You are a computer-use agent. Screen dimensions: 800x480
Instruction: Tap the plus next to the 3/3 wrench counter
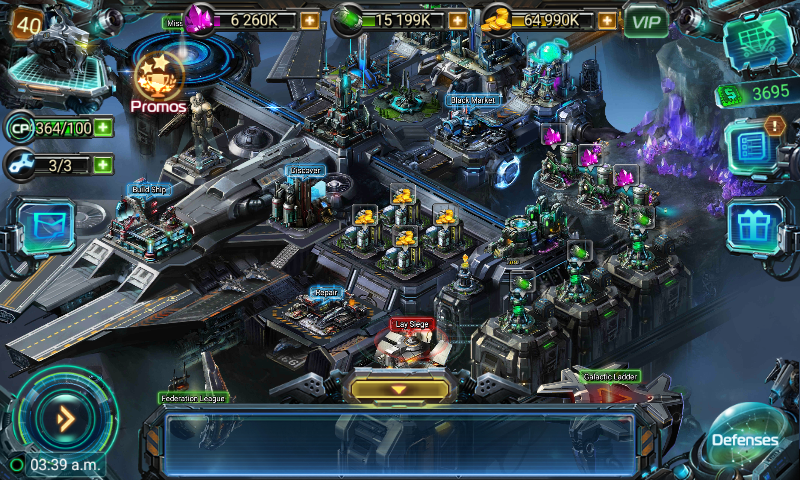(103, 164)
